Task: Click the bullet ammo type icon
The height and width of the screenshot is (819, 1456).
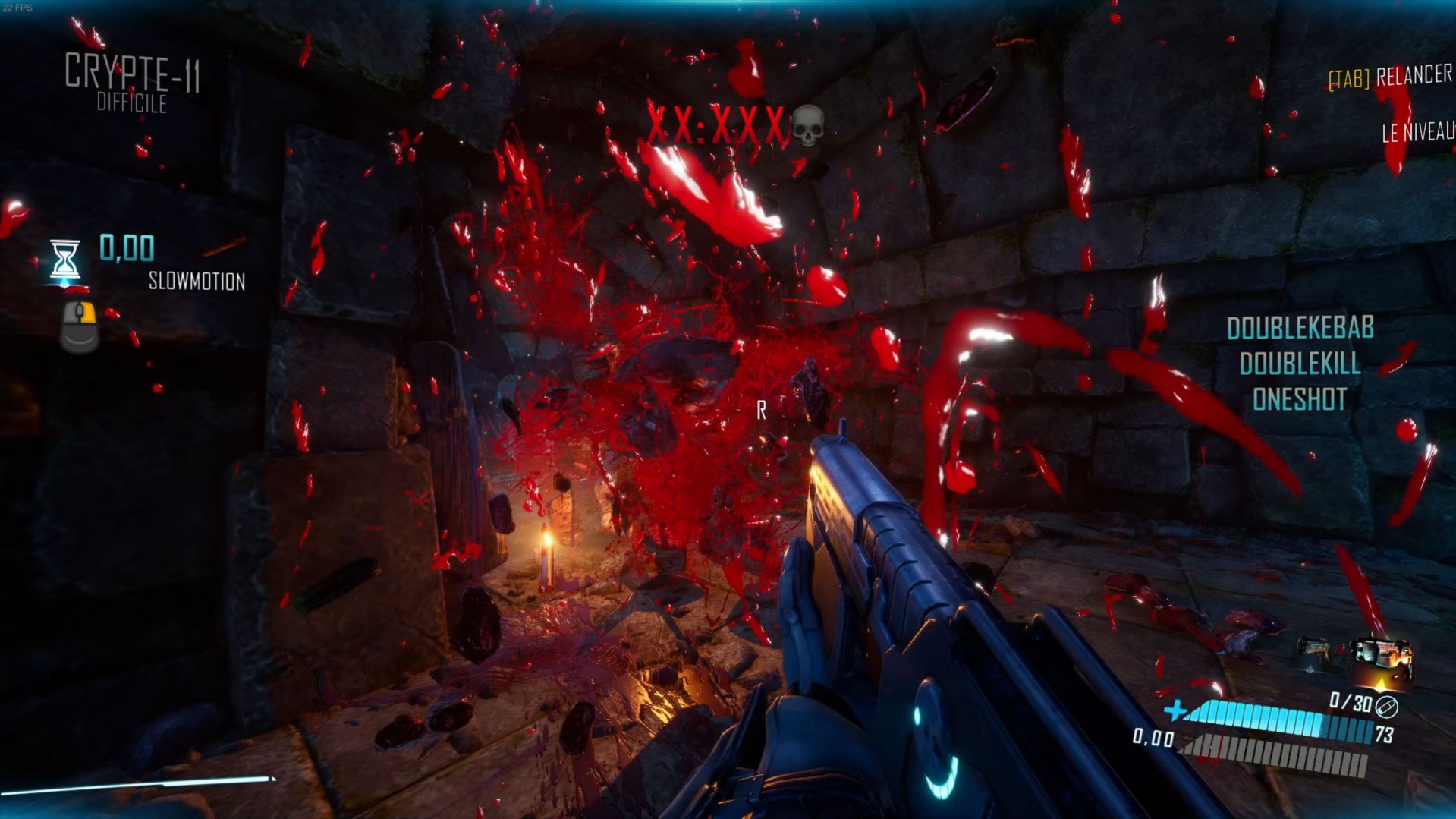Action: [1387, 707]
